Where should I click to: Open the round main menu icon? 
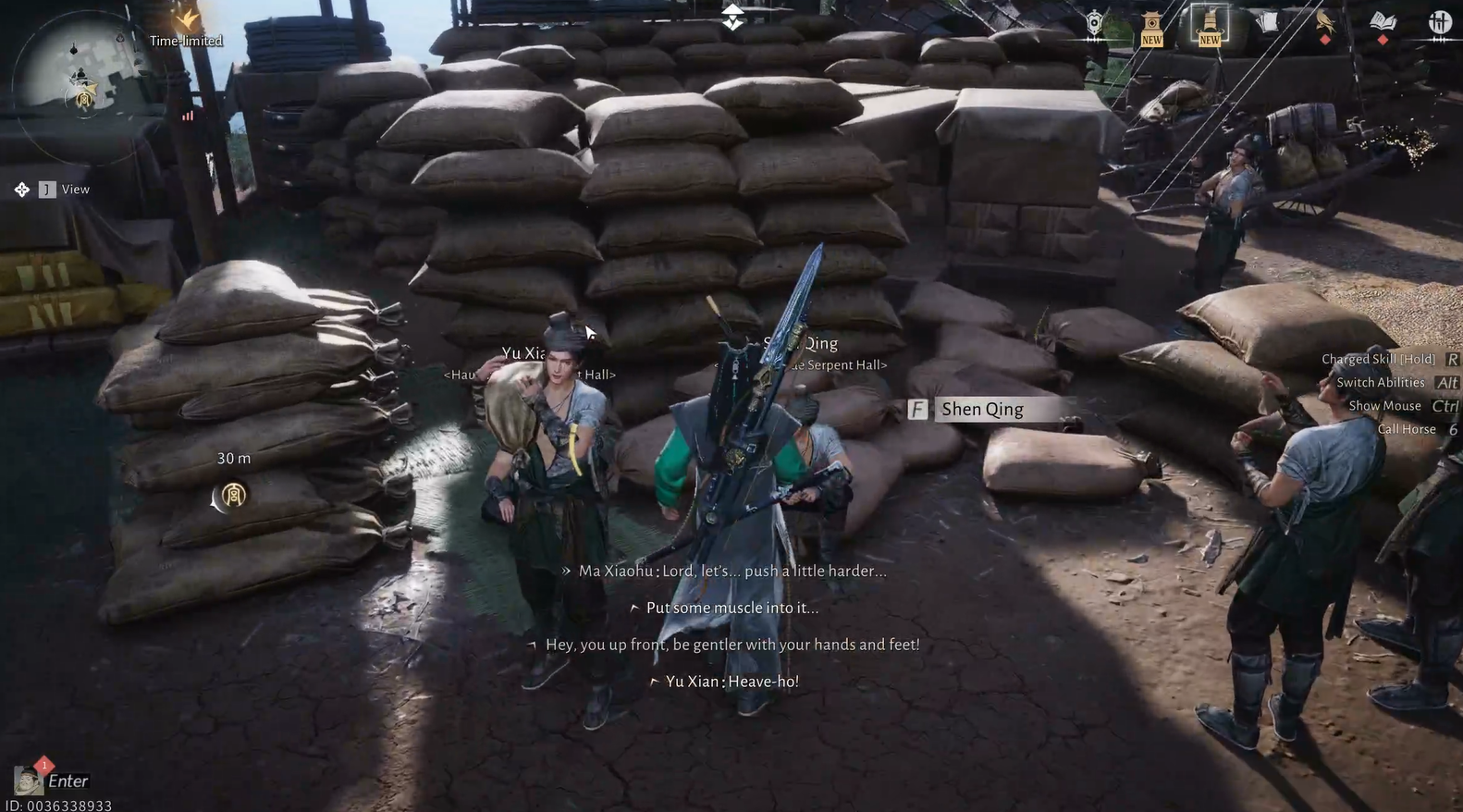click(1439, 23)
